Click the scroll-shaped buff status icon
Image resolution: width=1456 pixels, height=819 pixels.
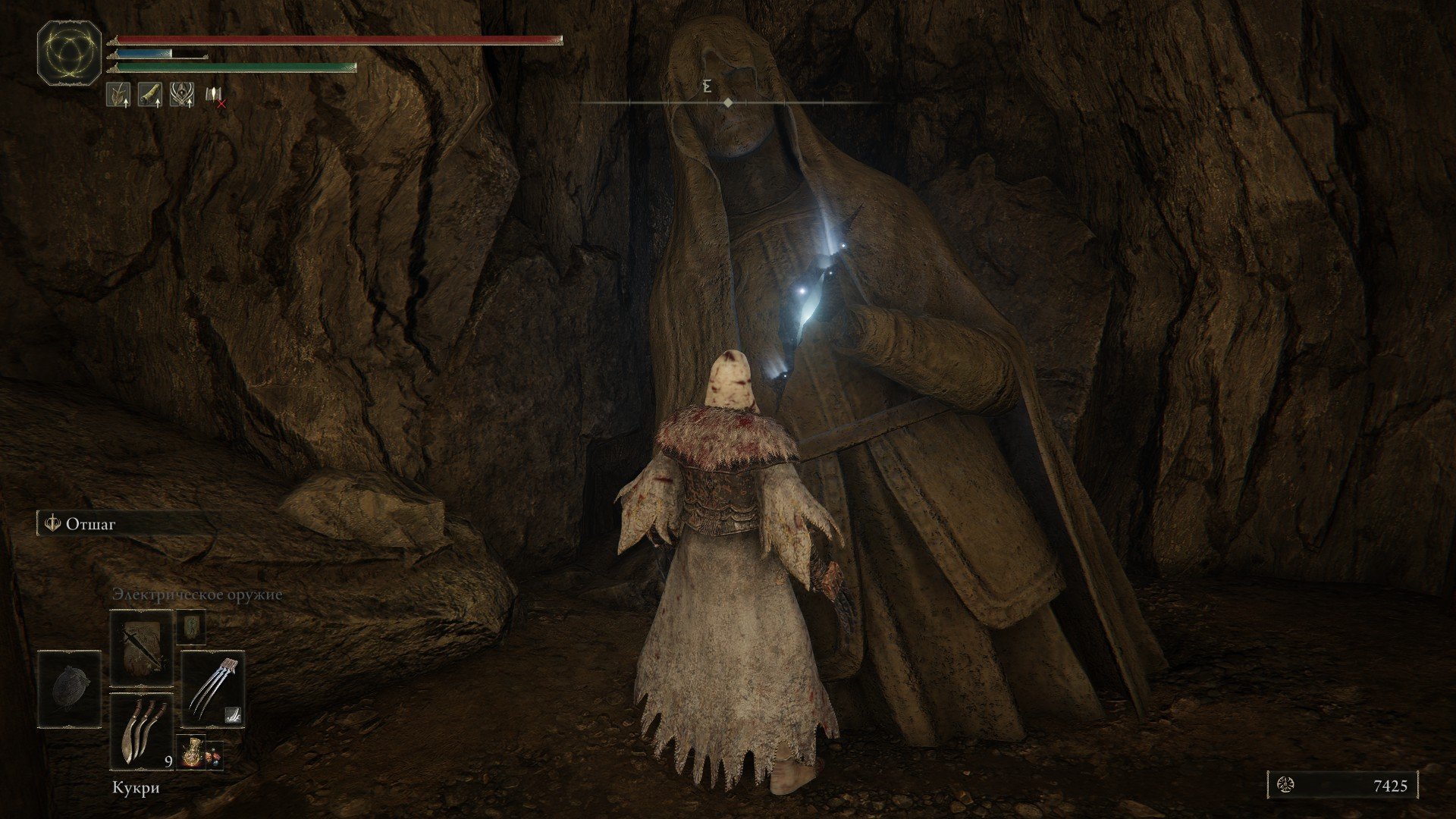point(149,94)
